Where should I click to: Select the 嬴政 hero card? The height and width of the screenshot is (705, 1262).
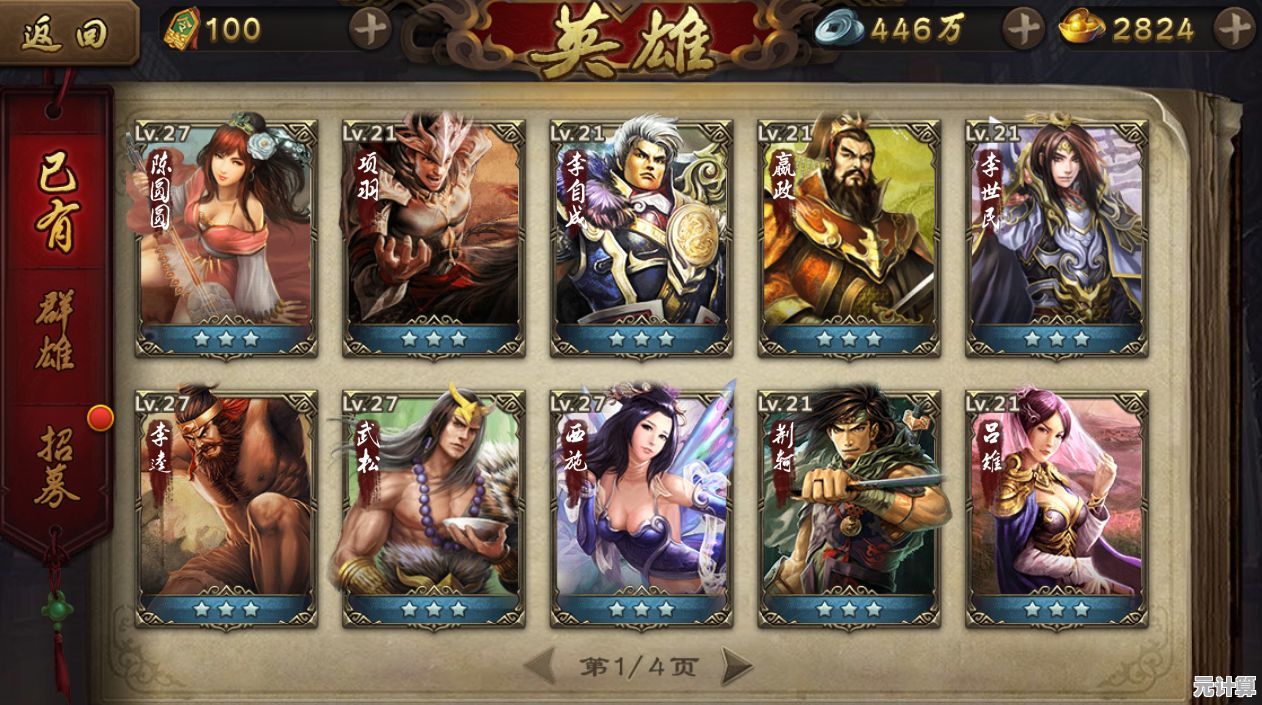click(x=849, y=238)
